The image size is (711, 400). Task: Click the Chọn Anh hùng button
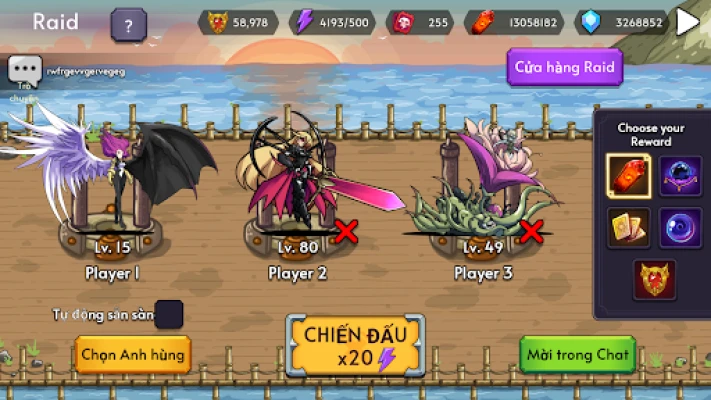click(132, 354)
